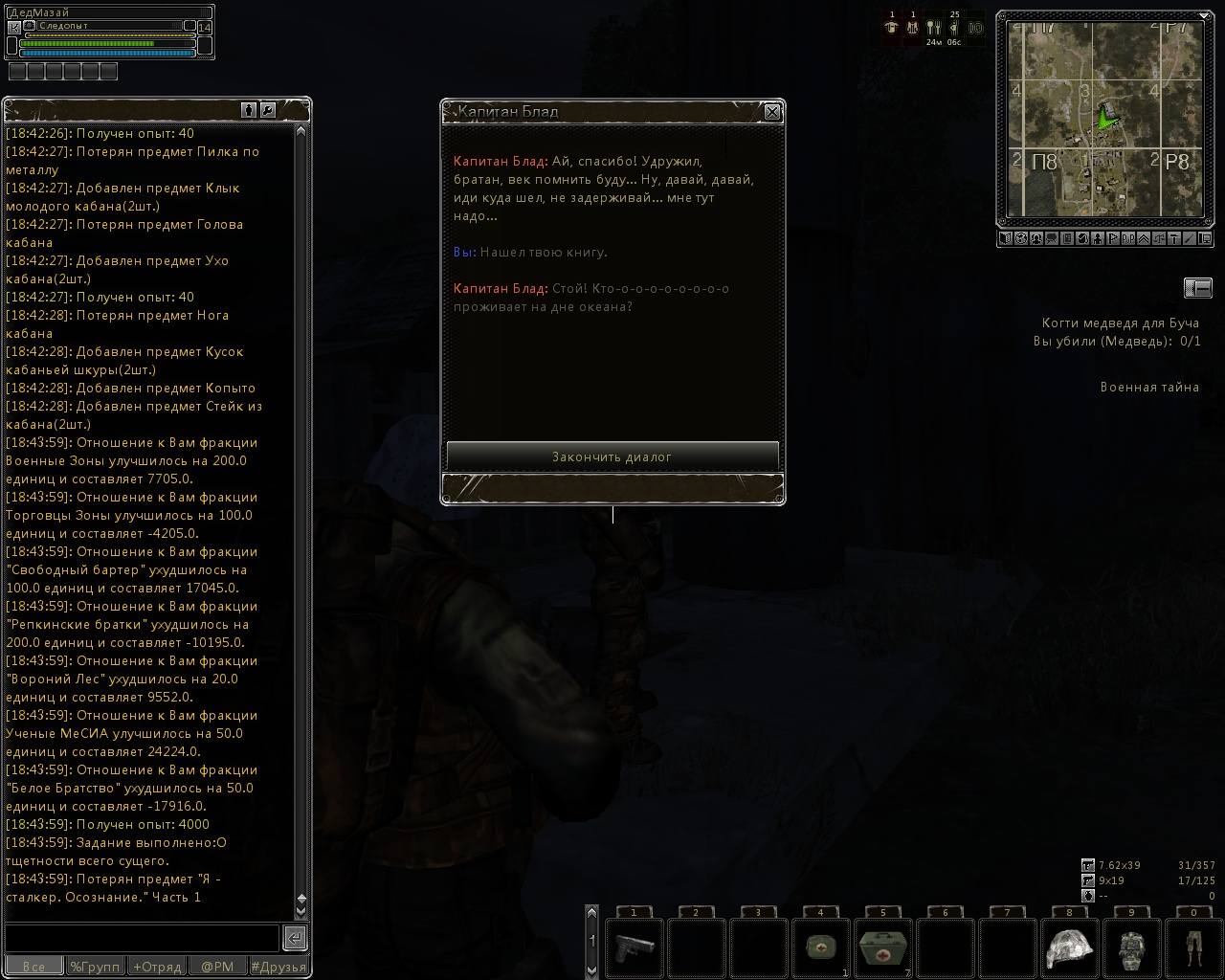Click the minimap
The image size is (1225, 980).
click(1103, 119)
